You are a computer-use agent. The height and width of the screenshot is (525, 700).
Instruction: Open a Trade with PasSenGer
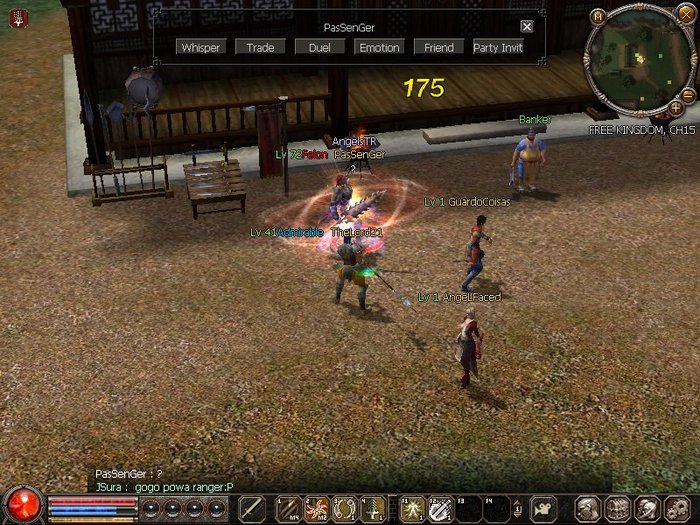click(260, 47)
